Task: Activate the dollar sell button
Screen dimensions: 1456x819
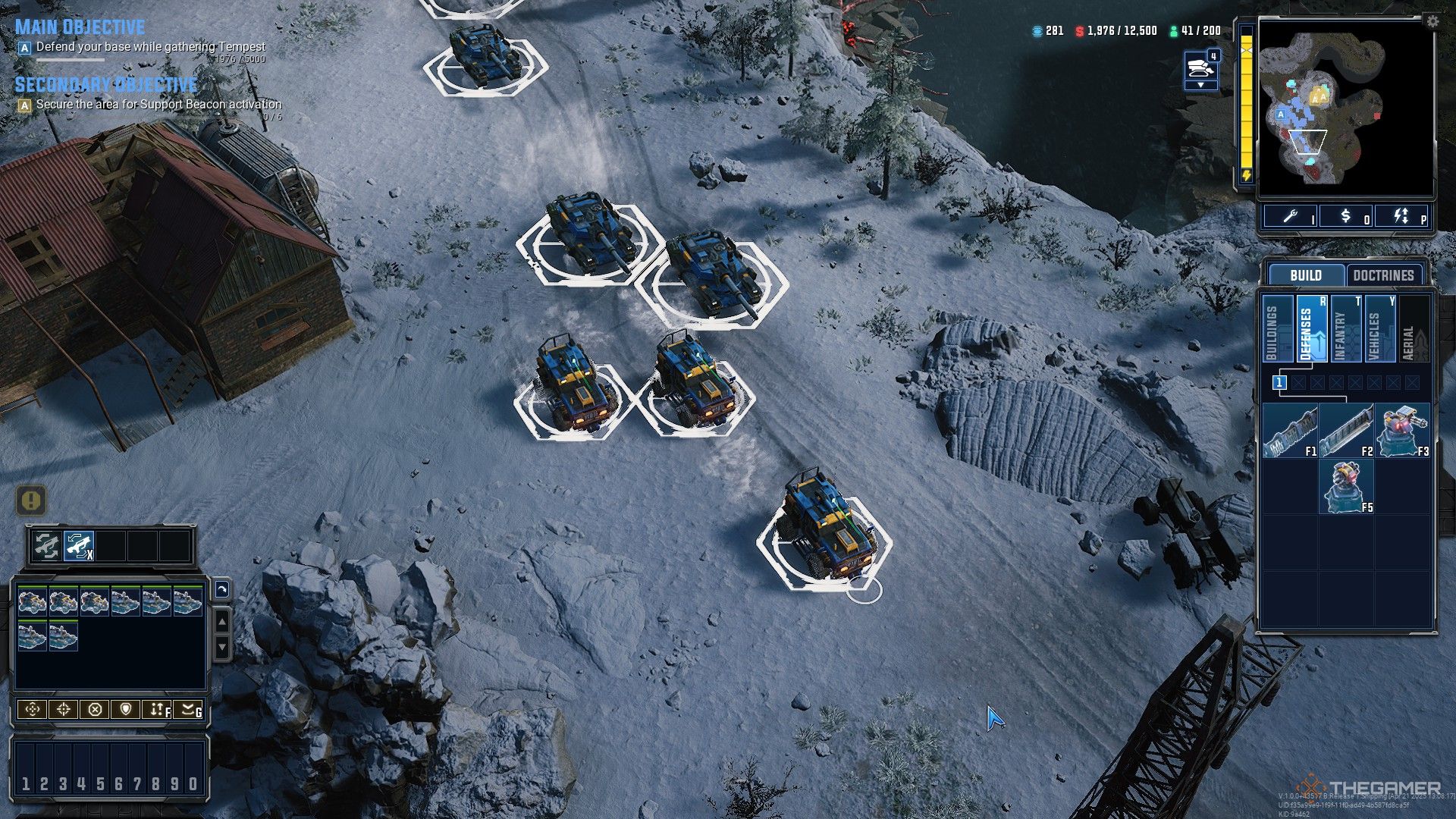Action: (1346, 217)
